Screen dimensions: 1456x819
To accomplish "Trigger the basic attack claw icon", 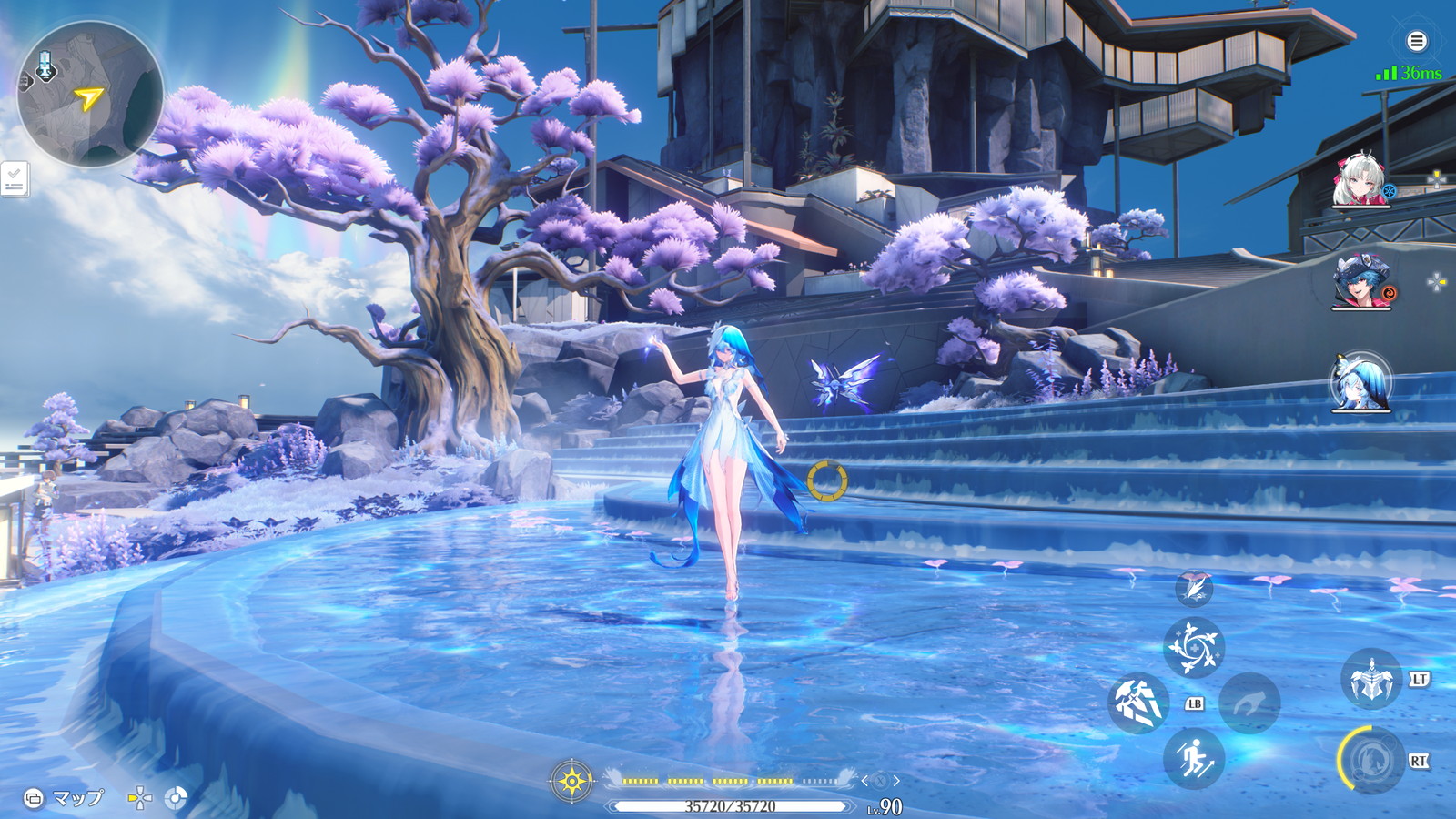I will 1138,703.
